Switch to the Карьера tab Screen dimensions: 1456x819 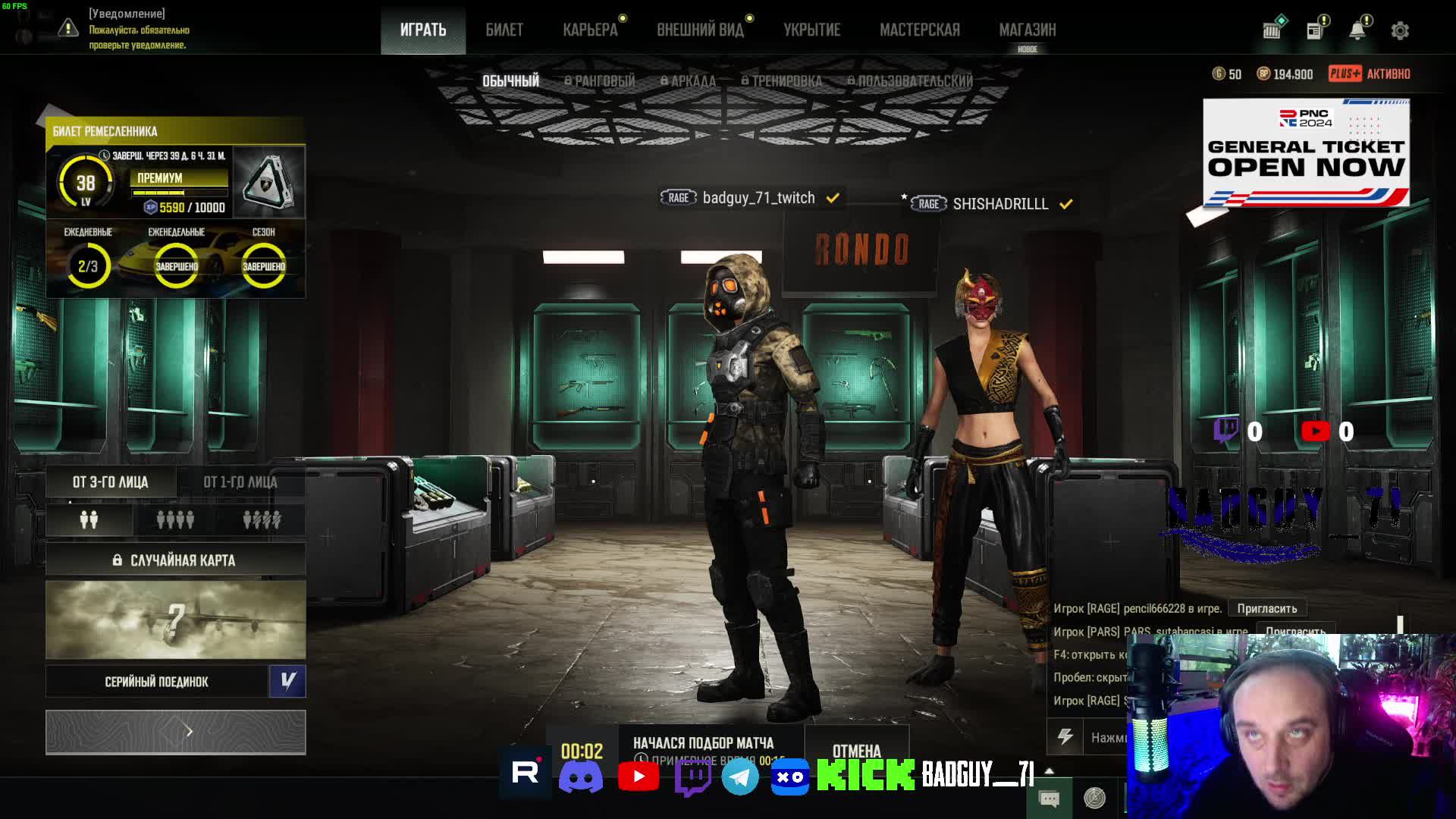click(x=590, y=30)
